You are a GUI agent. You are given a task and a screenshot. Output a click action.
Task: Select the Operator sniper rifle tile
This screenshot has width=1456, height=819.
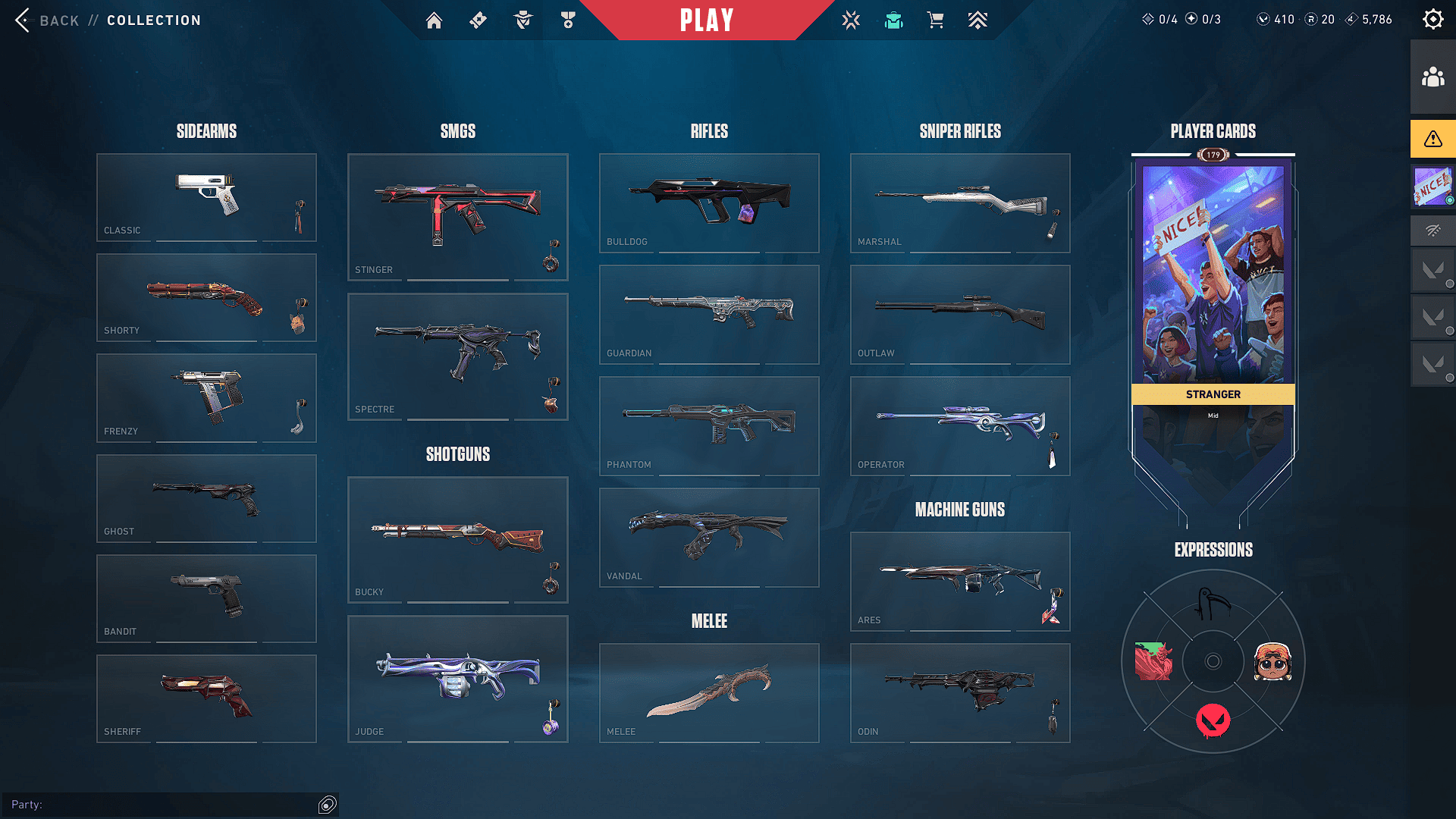[960, 425]
